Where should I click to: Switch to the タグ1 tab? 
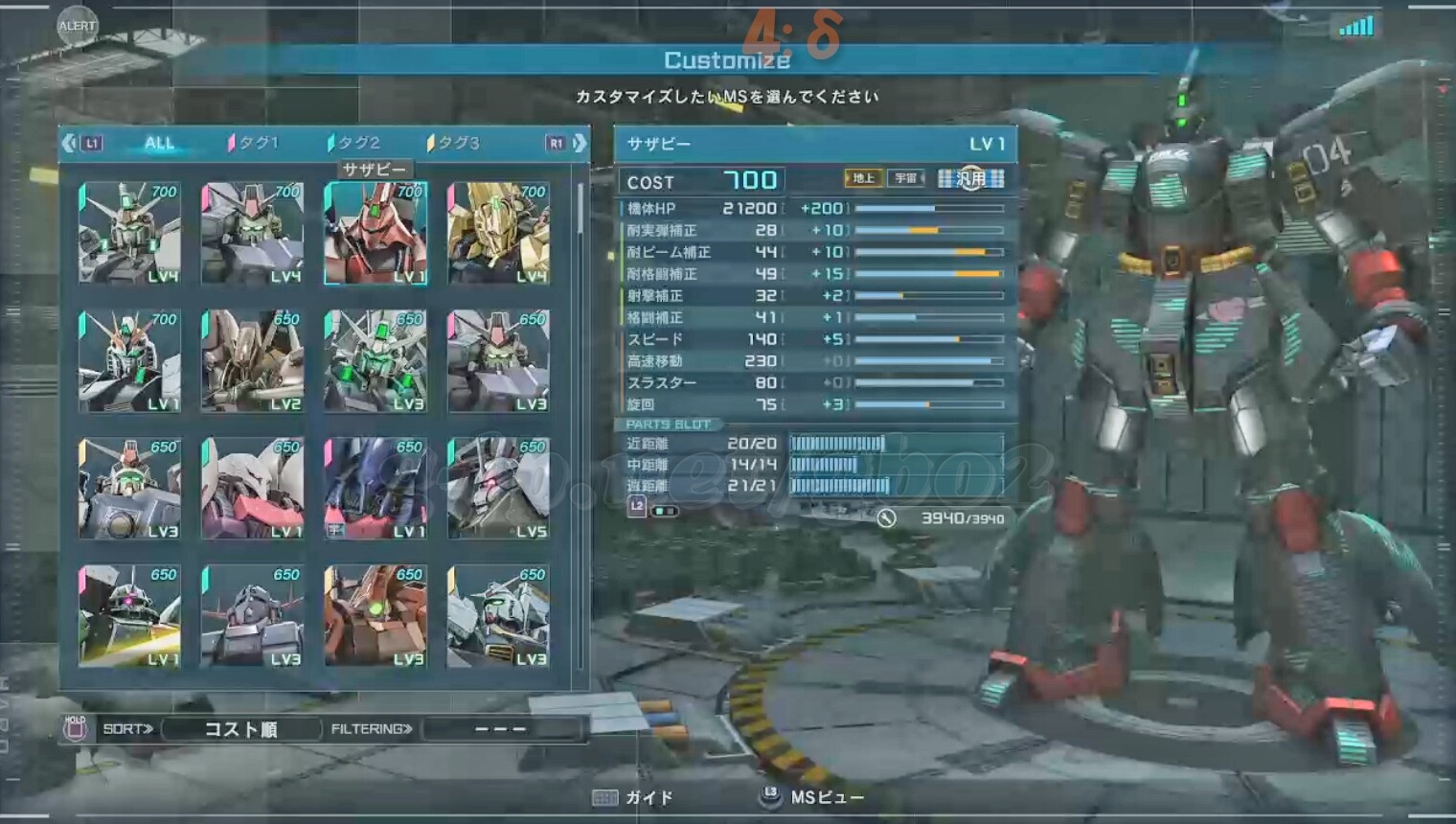254,143
